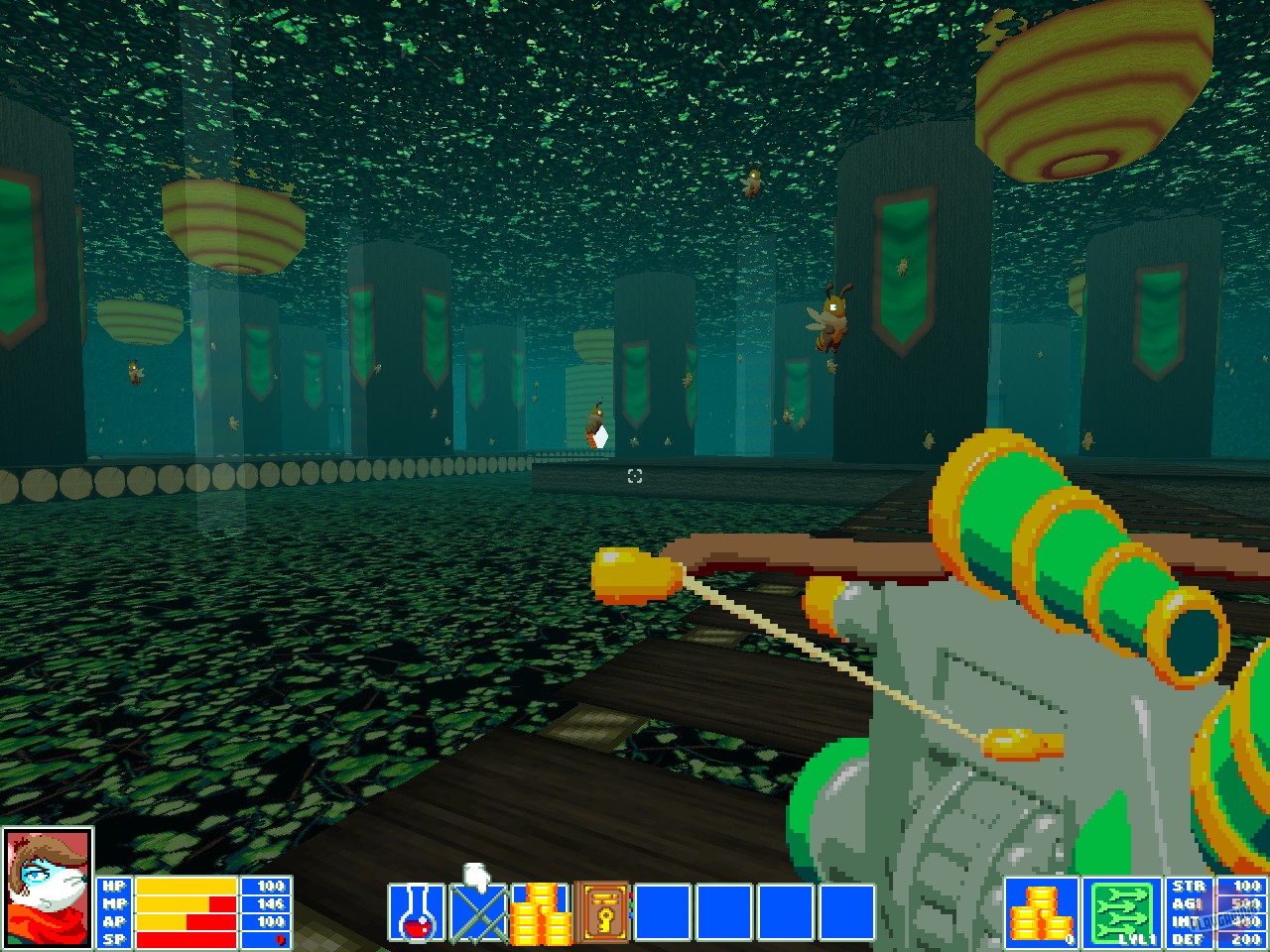Screen dimensions: 1270x952
Task: Click the HP label on the status panel
Action: (112, 888)
